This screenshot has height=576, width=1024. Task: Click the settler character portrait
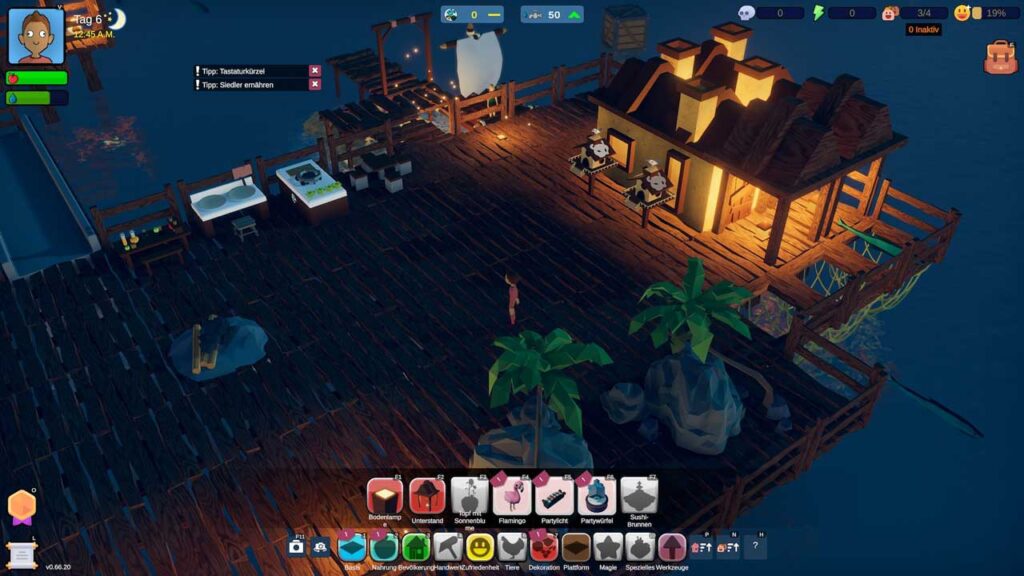pyautogui.click(x=36, y=36)
